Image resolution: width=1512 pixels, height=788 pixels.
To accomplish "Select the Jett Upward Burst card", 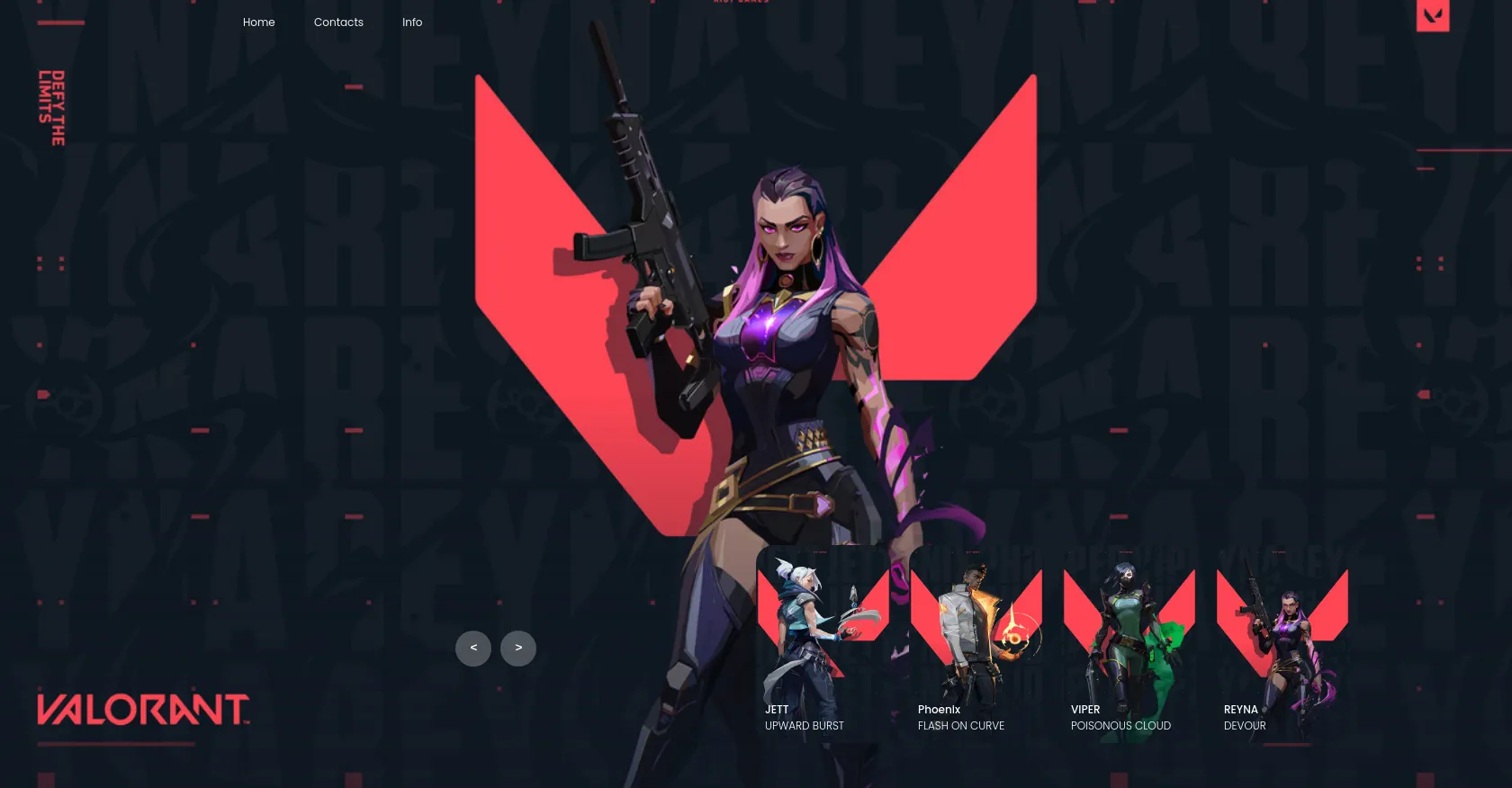I will pyautogui.click(x=823, y=644).
